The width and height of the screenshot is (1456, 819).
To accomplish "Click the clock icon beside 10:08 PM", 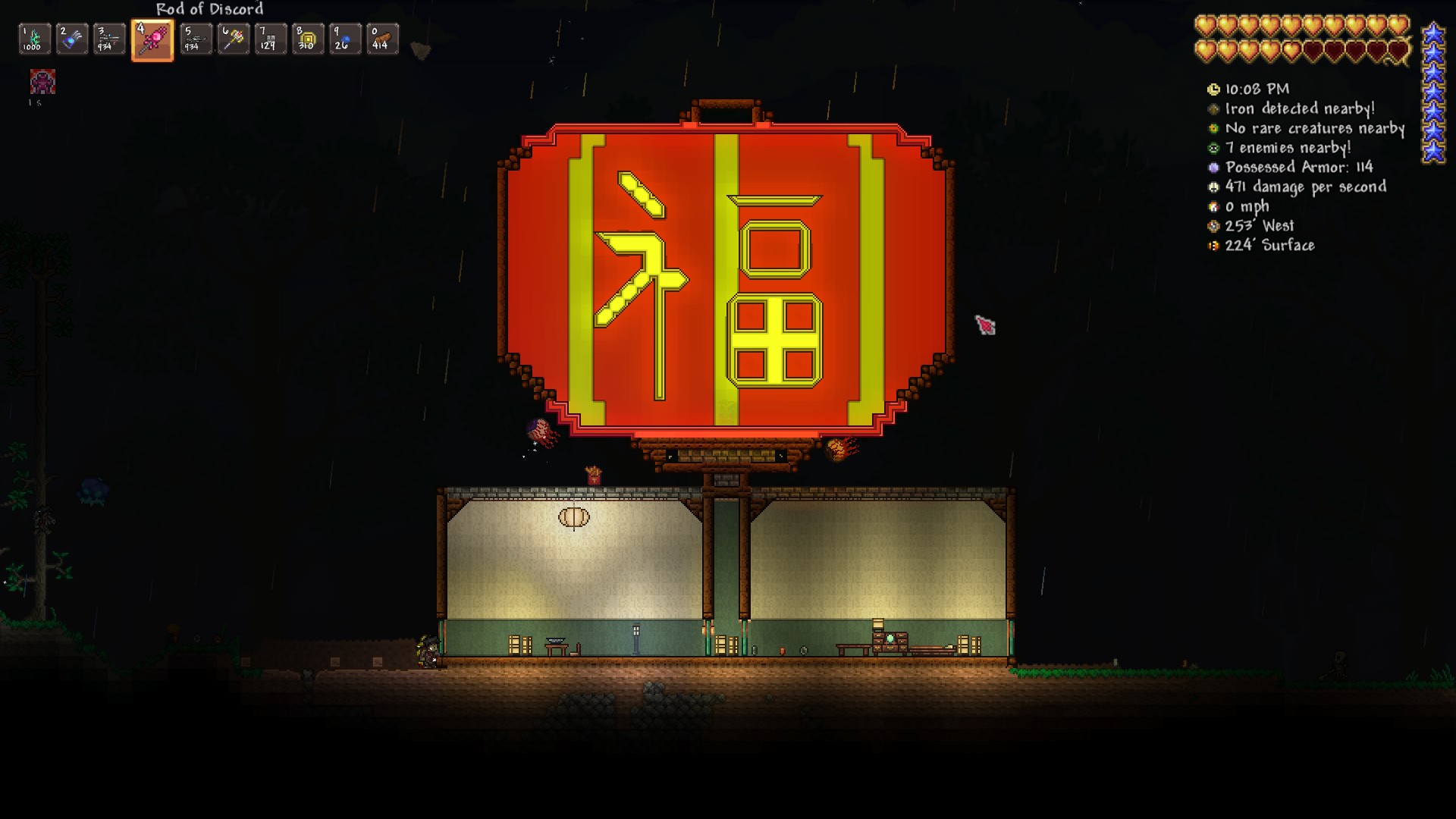I will (x=1214, y=89).
